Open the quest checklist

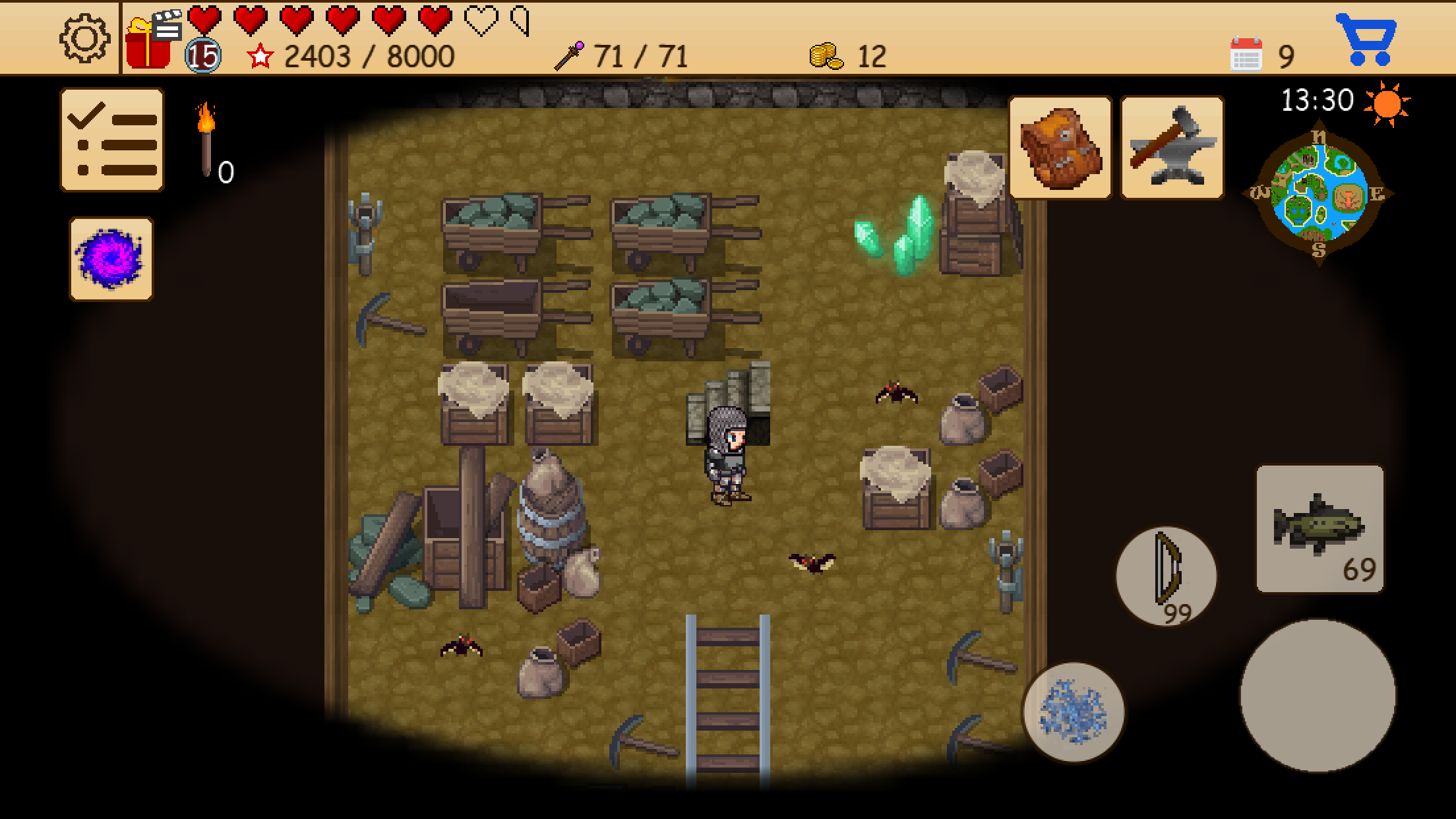[111, 140]
